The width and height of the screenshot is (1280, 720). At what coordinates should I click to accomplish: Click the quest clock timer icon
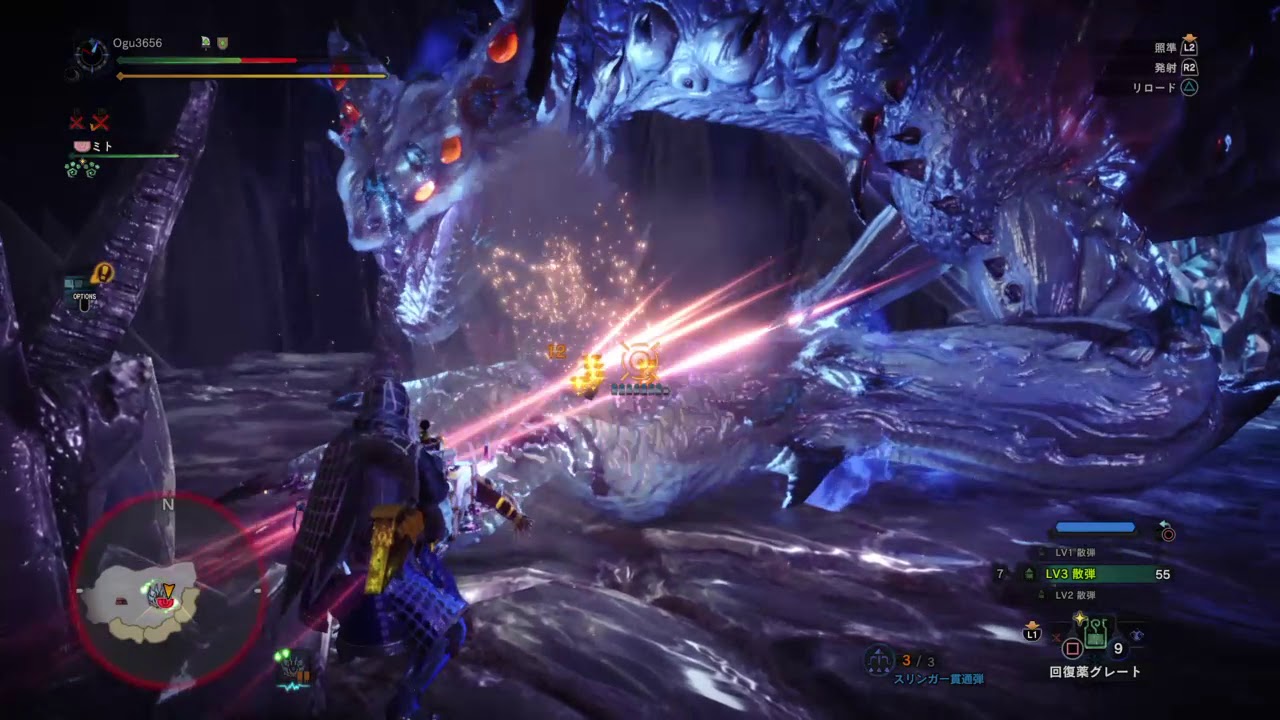click(91, 54)
